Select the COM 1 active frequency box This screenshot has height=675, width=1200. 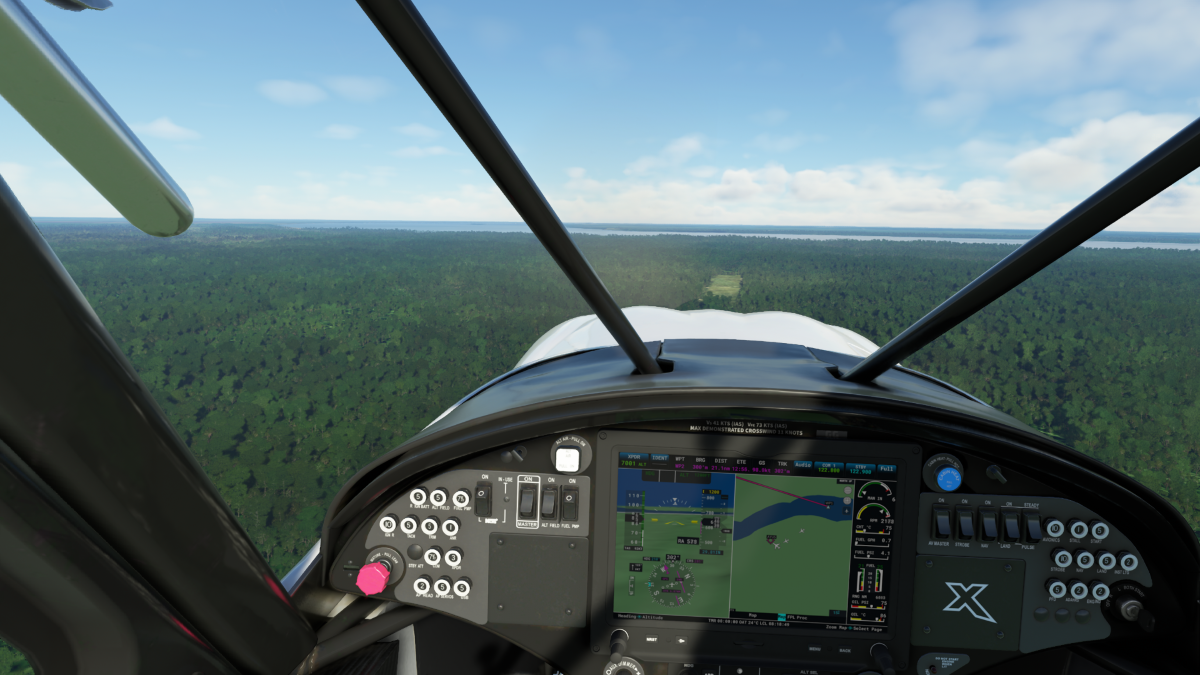coord(829,467)
